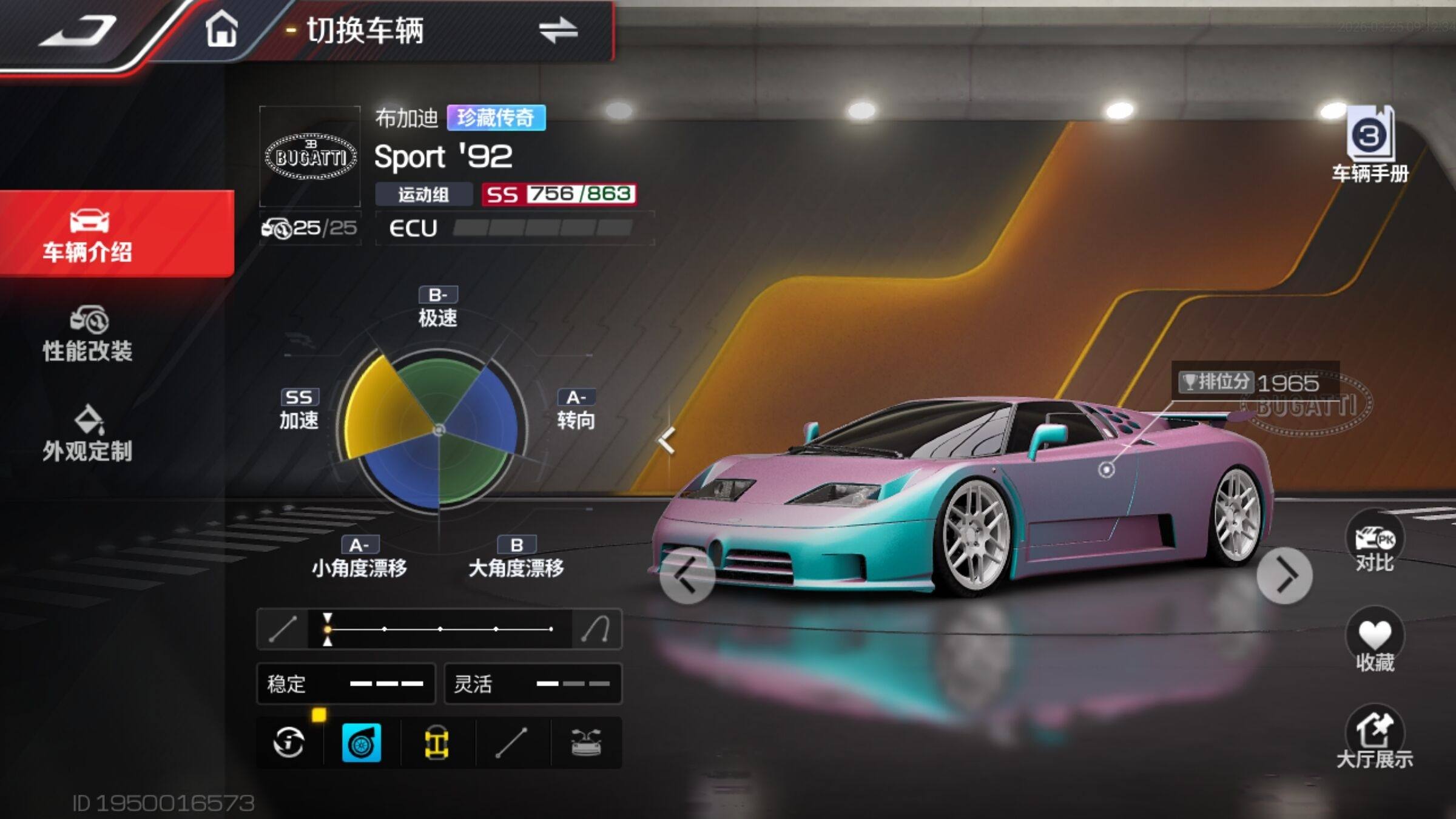Viewport: 1456px width, 819px height.
Task: Add the car to 收藏 favorites
Action: (x=1375, y=644)
